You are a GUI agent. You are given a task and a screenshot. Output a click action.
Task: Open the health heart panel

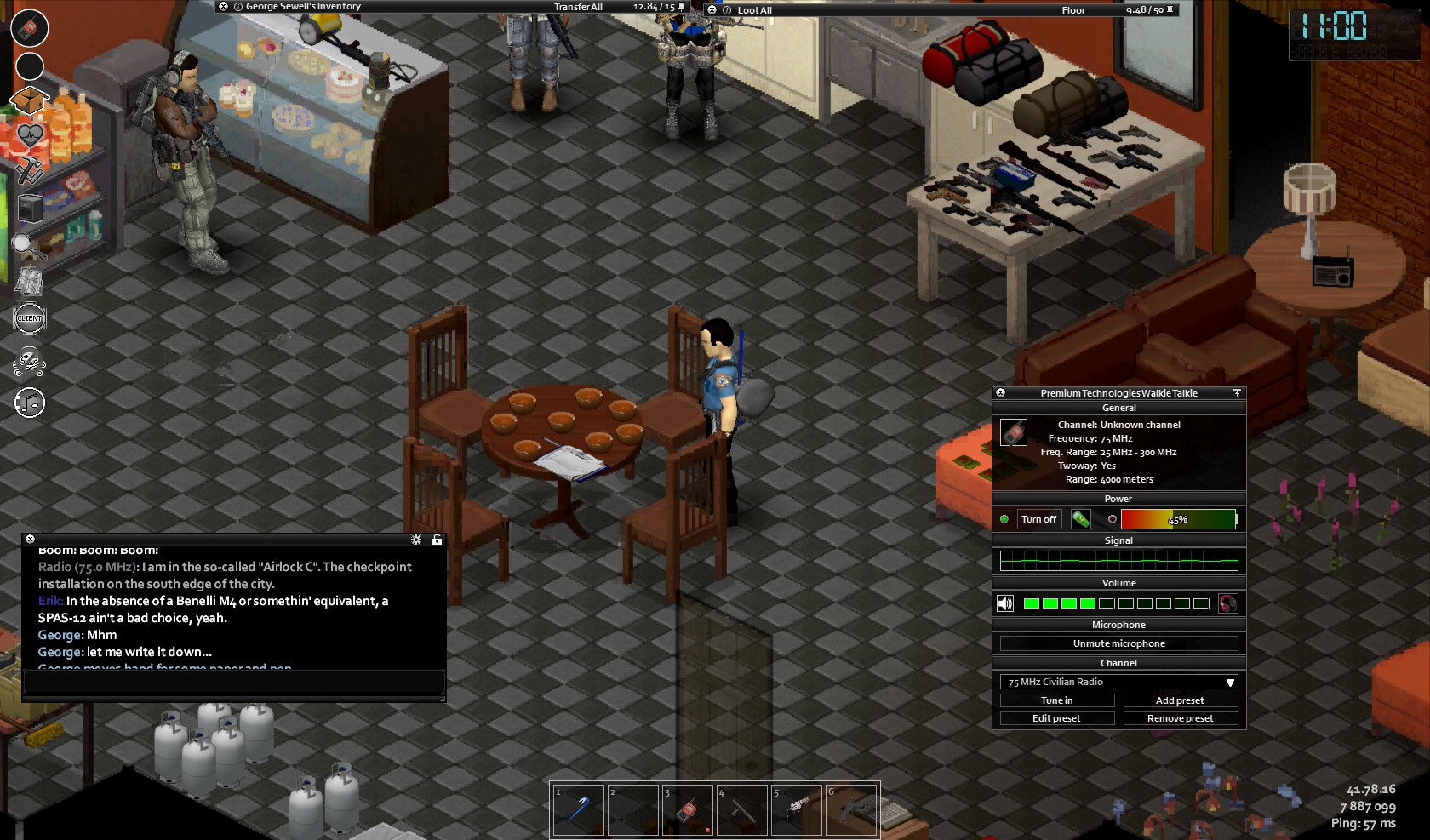30,136
